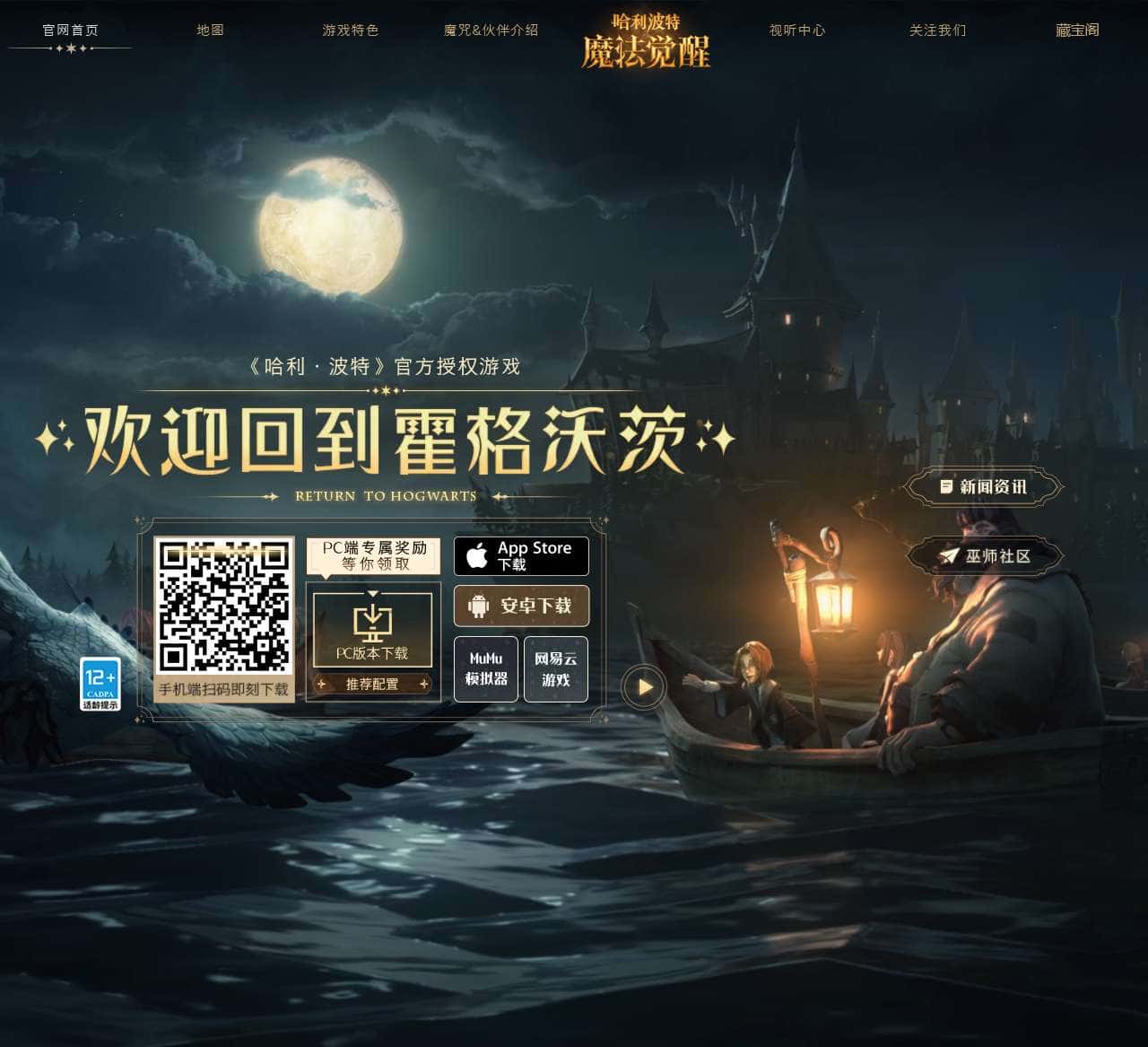Screen dimensions: 1148x1047
Task: Click the monitor download icon labeled PC版本下载
Action: tap(372, 624)
